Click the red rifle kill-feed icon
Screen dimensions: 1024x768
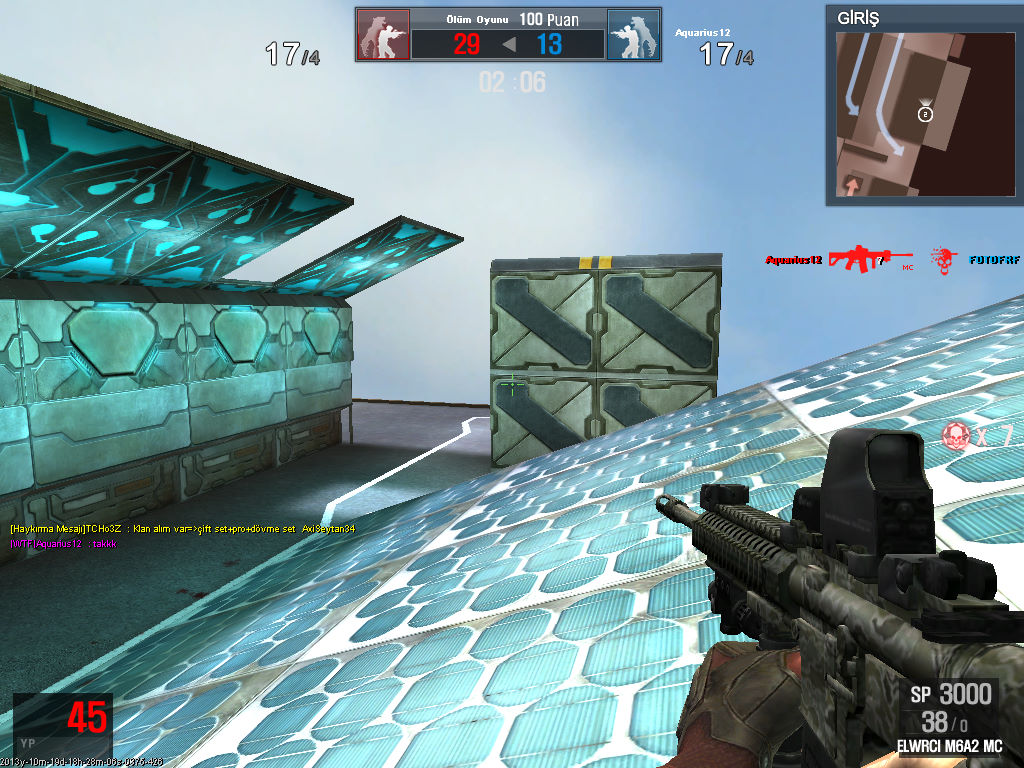point(870,259)
